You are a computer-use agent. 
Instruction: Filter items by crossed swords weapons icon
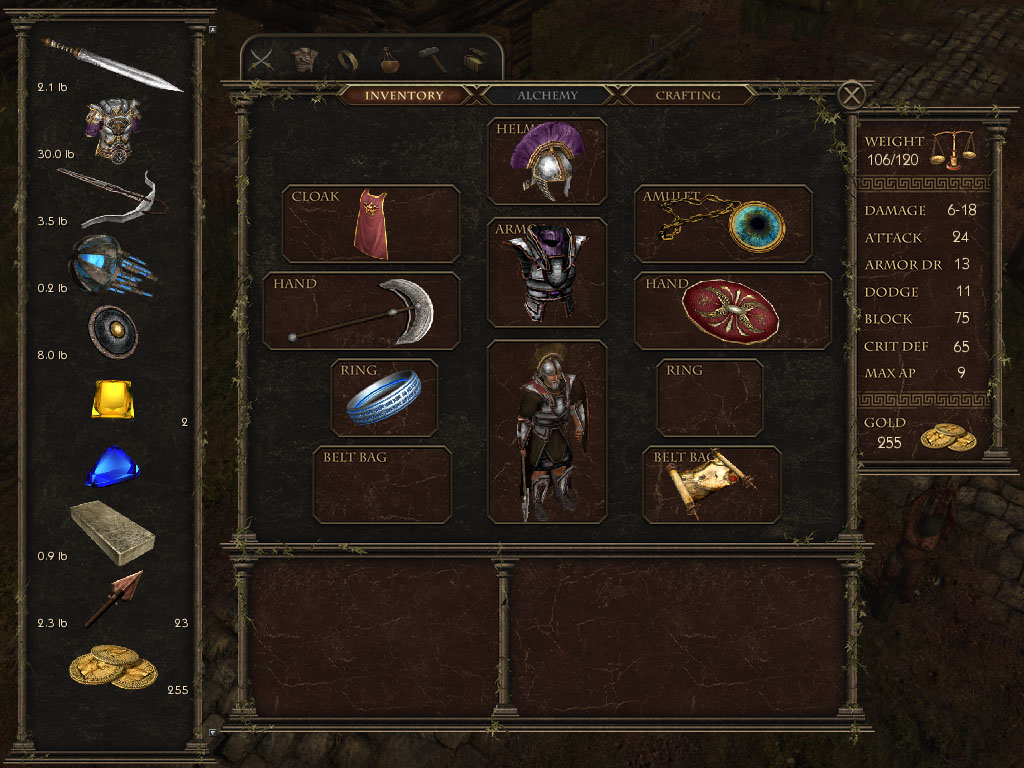(x=262, y=60)
